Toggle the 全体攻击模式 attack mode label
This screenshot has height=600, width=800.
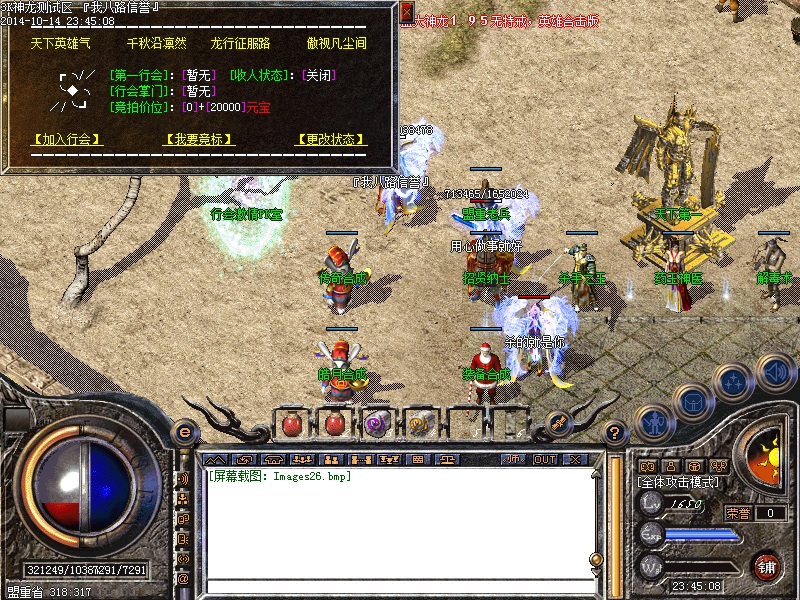(x=679, y=482)
